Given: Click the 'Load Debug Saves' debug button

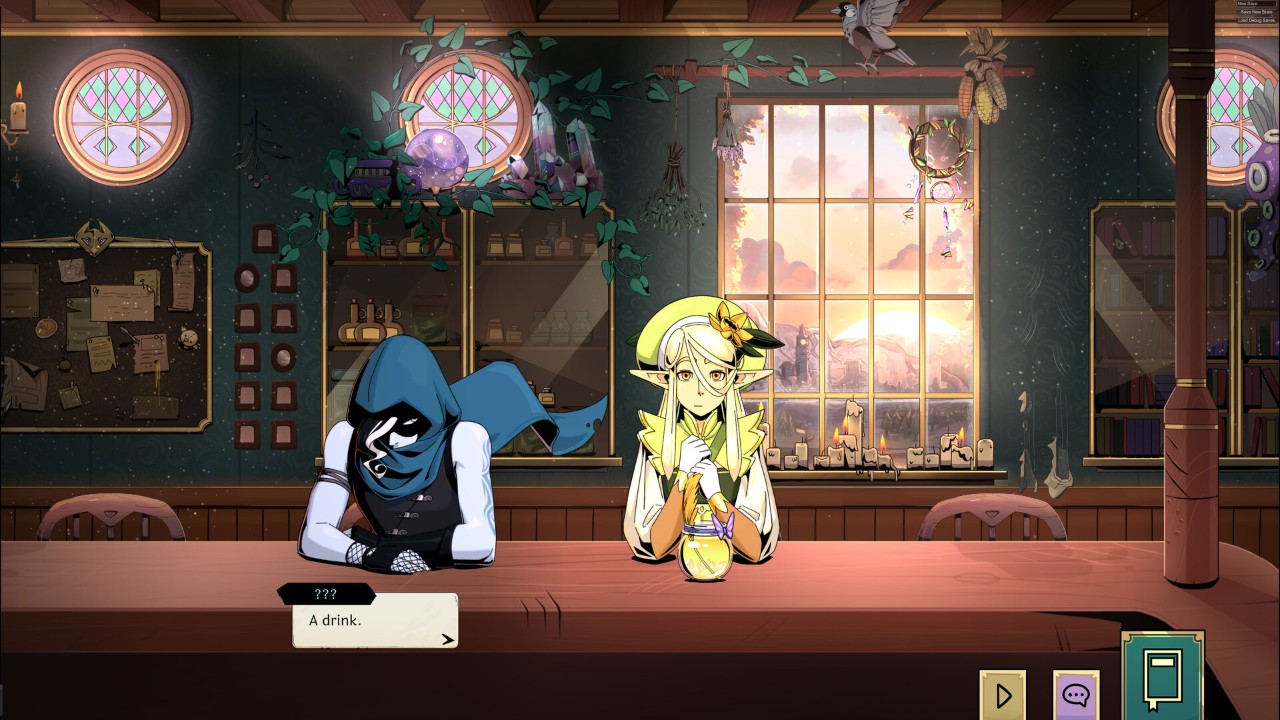Looking at the screenshot, I should pos(1257,20).
